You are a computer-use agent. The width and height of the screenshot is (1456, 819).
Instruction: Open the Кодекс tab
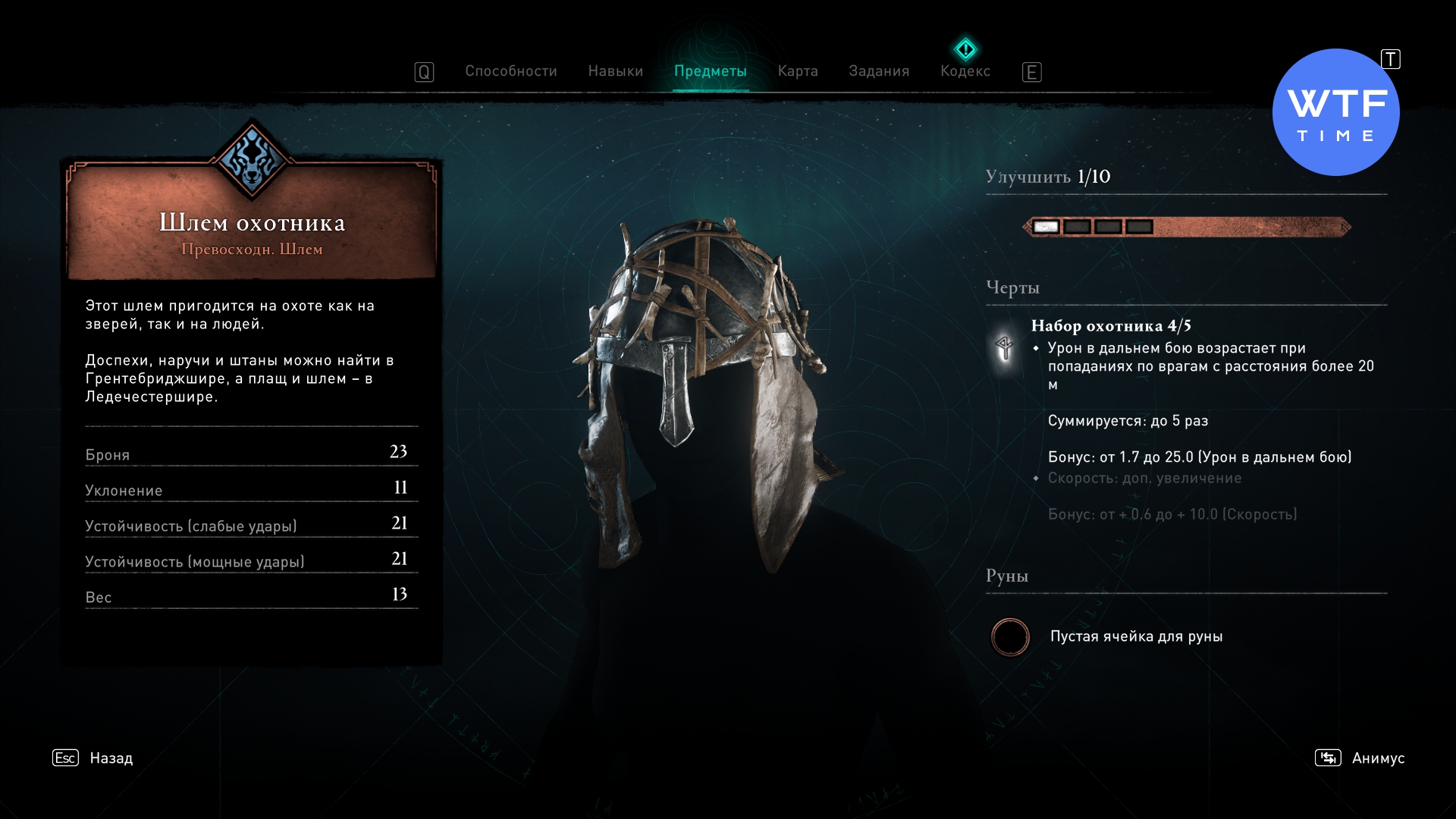965,71
